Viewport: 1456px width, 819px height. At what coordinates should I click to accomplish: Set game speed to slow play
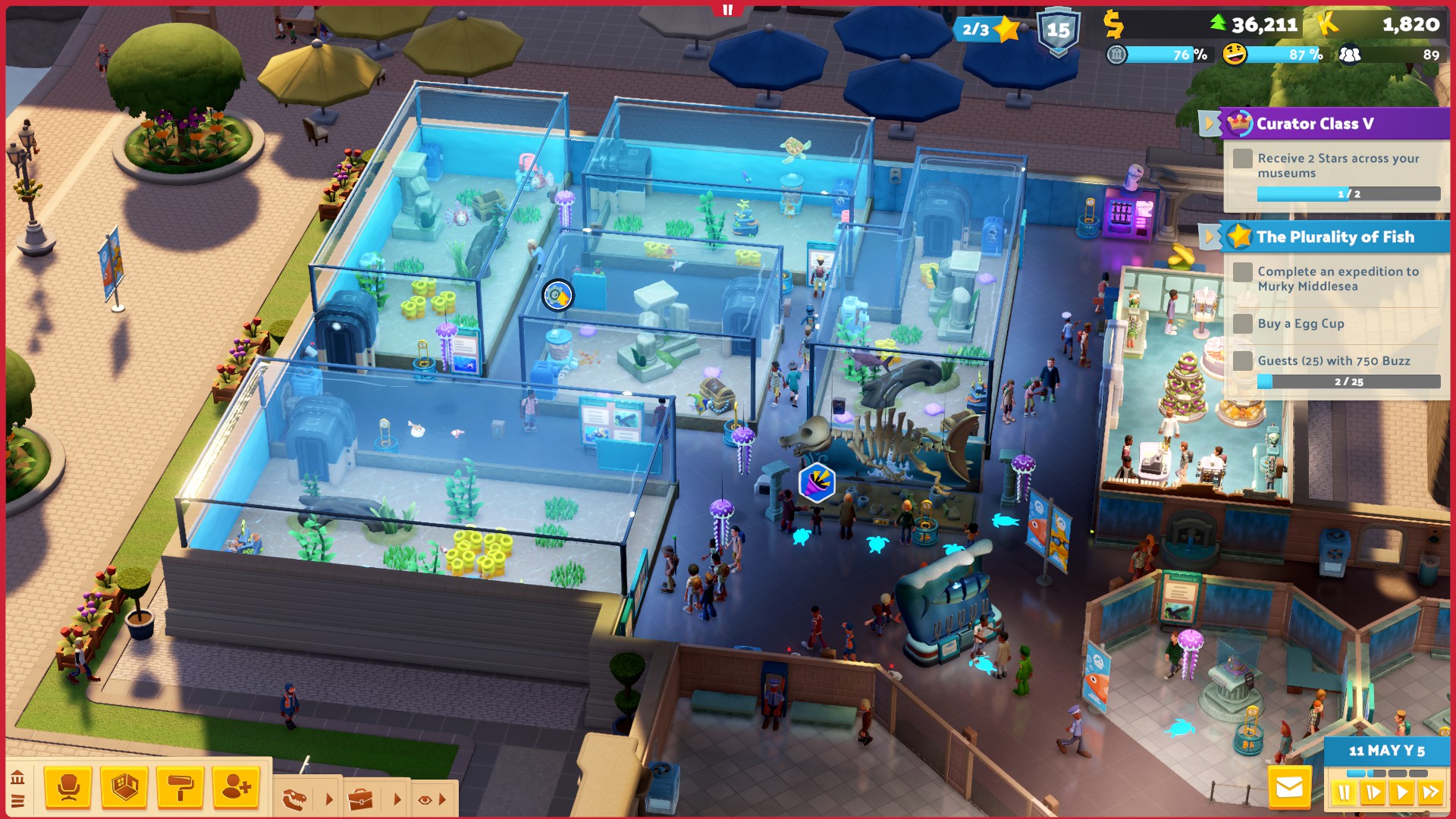pyautogui.click(x=1373, y=793)
